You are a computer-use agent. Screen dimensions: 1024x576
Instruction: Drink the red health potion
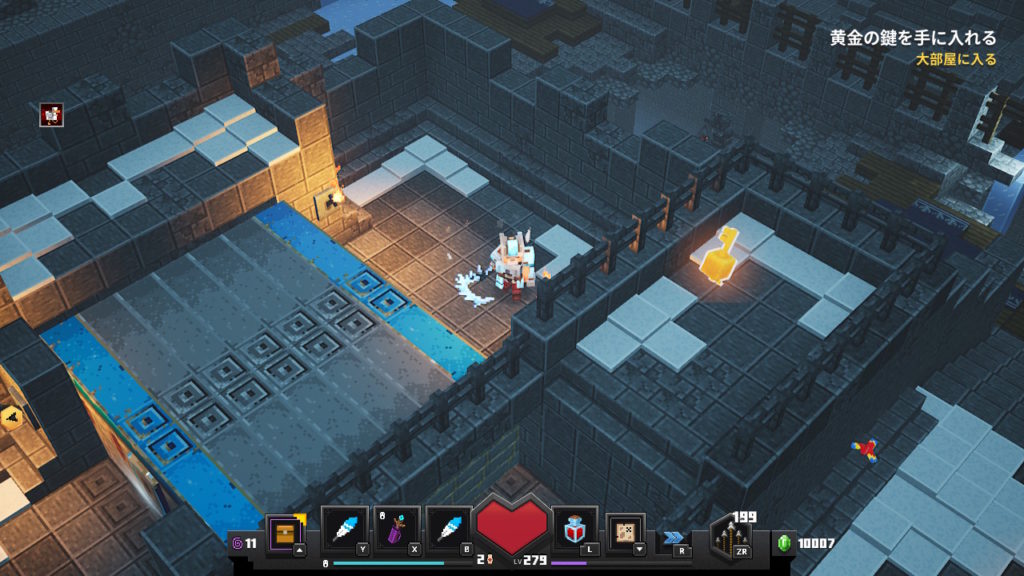pyautogui.click(x=575, y=529)
